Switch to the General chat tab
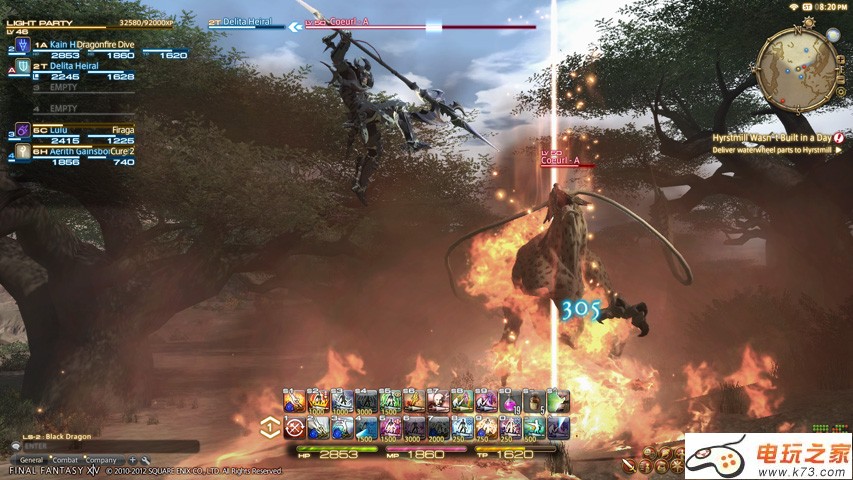Image resolution: width=853 pixels, height=480 pixels. pyautogui.click(x=31, y=459)
